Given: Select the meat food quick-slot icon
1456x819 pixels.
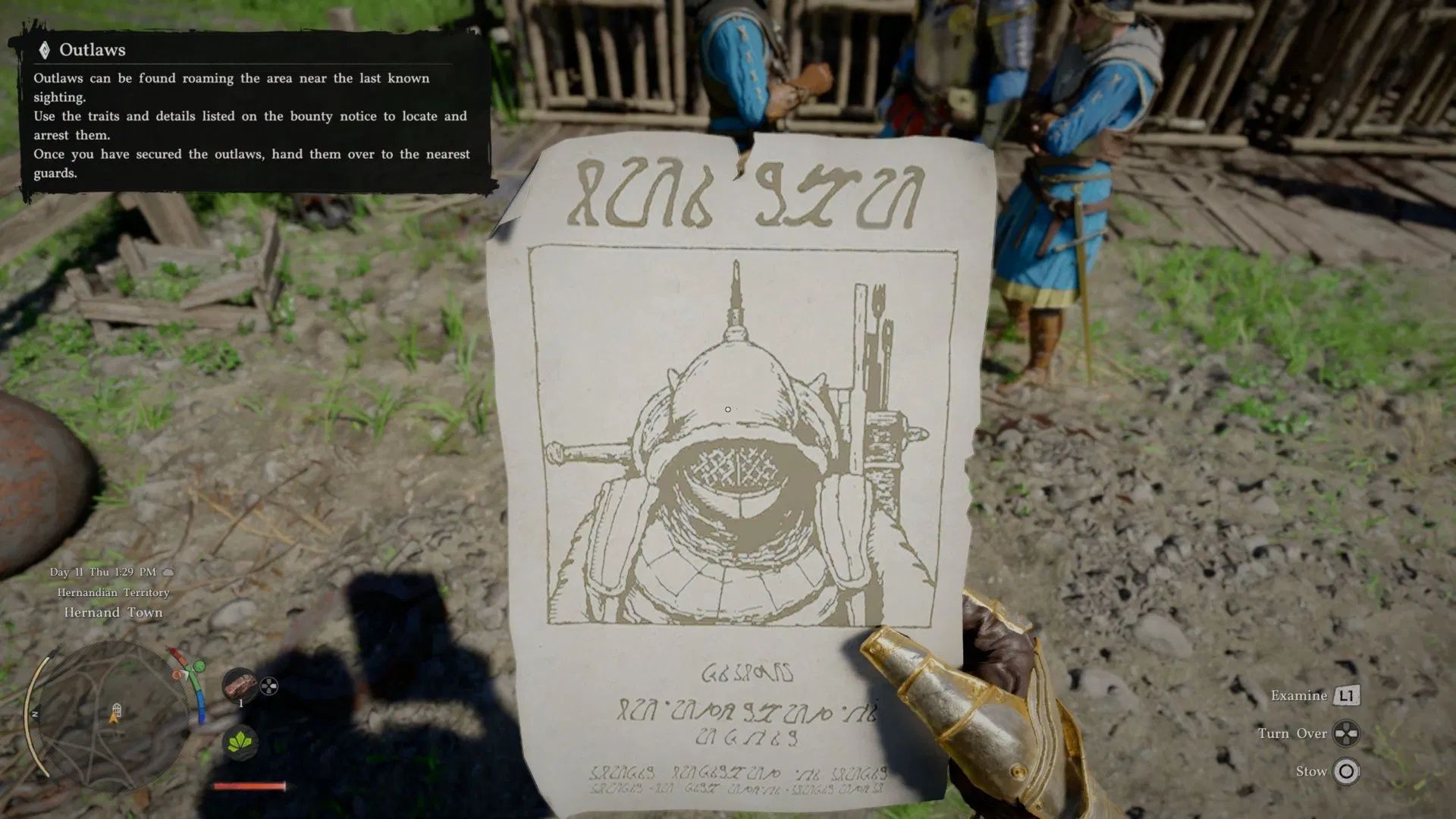Looking at the screenshot, I should click(240, 684).
